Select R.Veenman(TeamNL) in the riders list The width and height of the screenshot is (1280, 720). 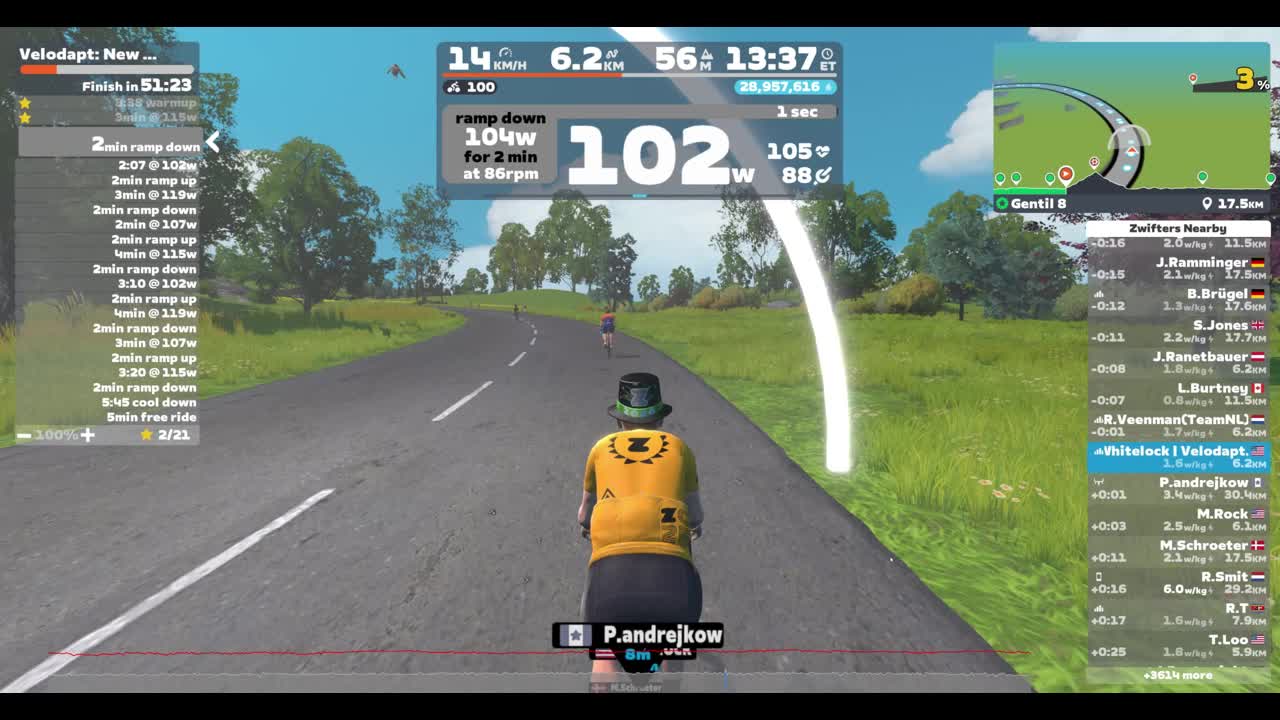[x=1178, y=425]
